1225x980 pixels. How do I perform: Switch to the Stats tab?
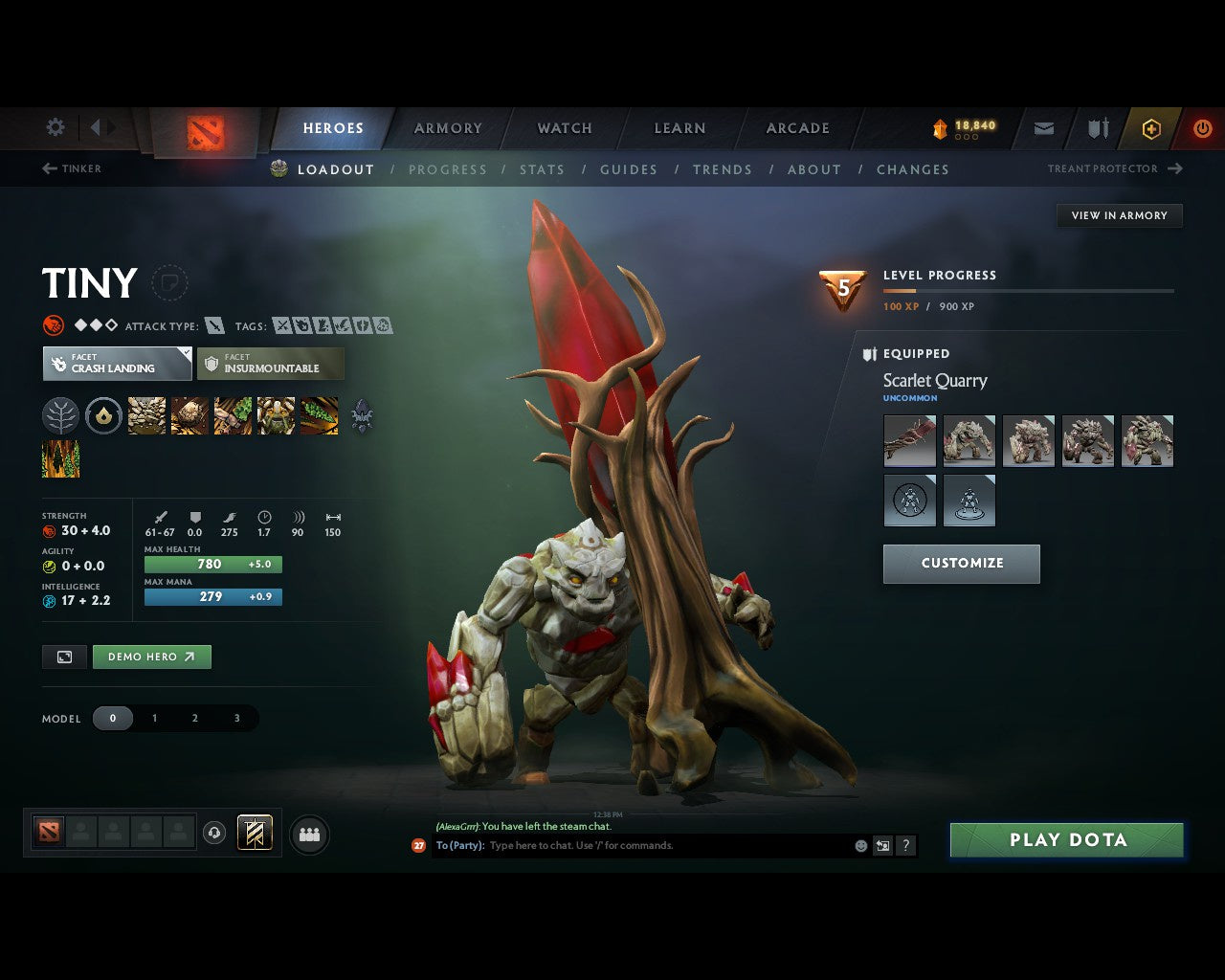542,169
